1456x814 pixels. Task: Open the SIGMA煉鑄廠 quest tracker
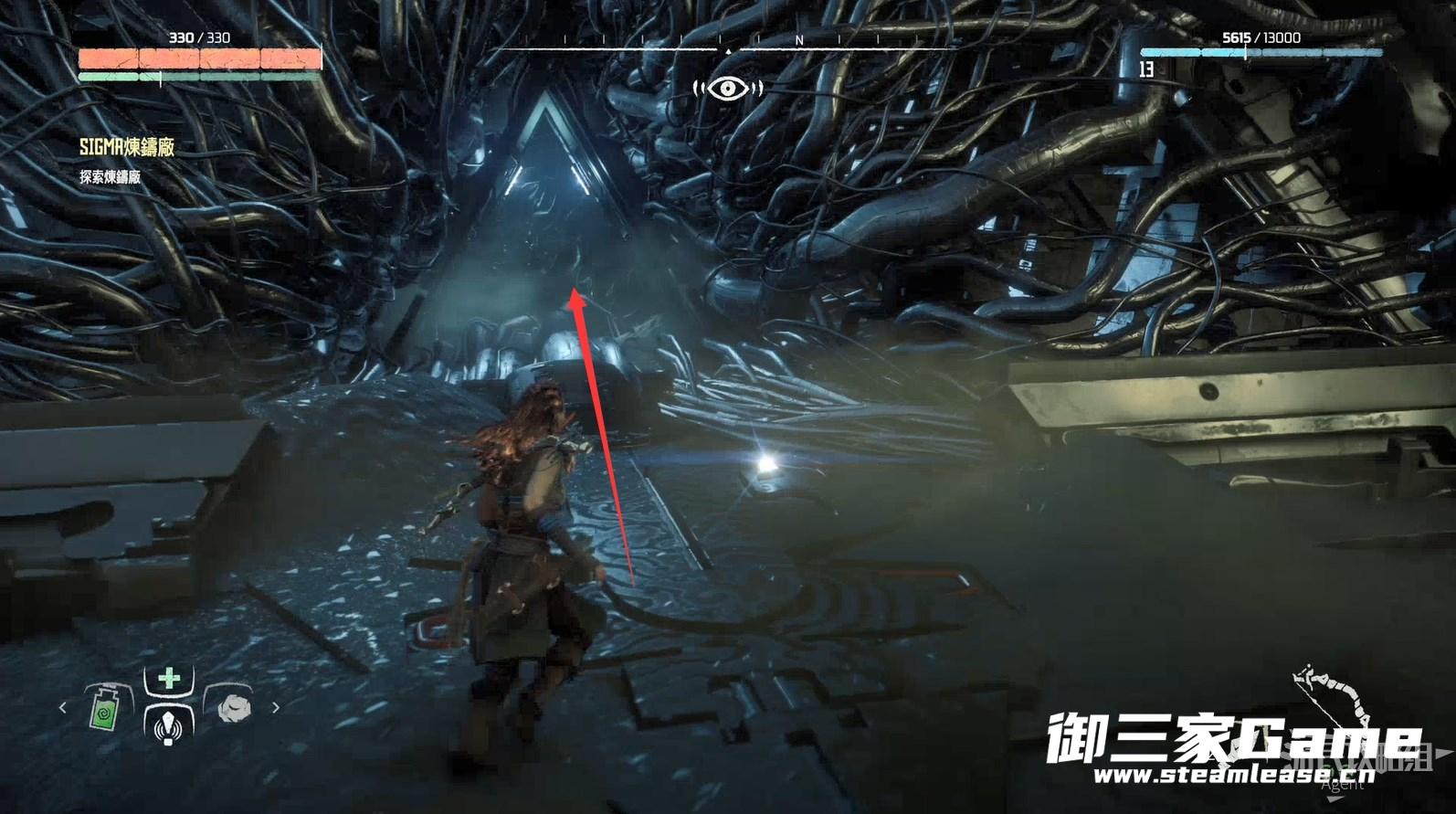(127, 147)
